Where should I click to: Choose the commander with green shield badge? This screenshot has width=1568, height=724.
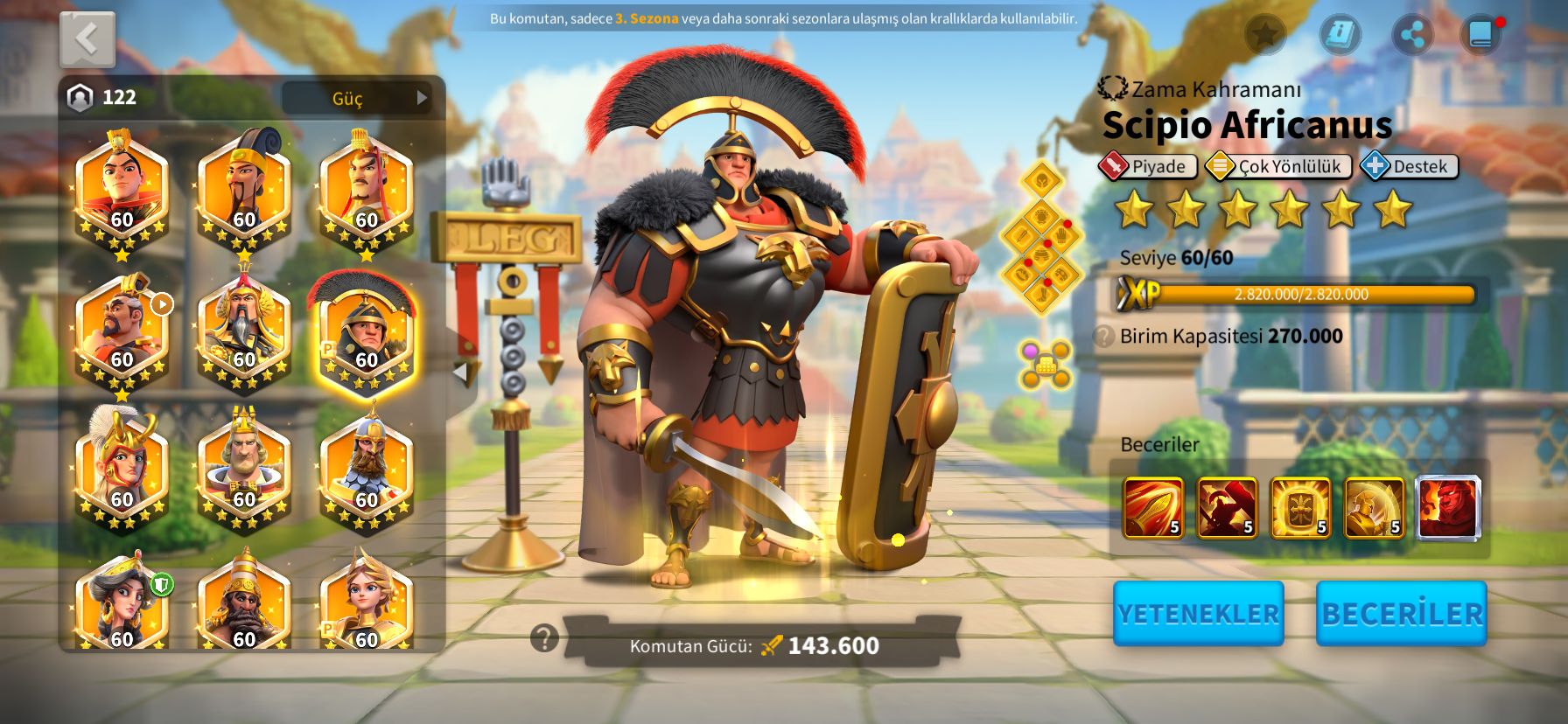(122, 603)
